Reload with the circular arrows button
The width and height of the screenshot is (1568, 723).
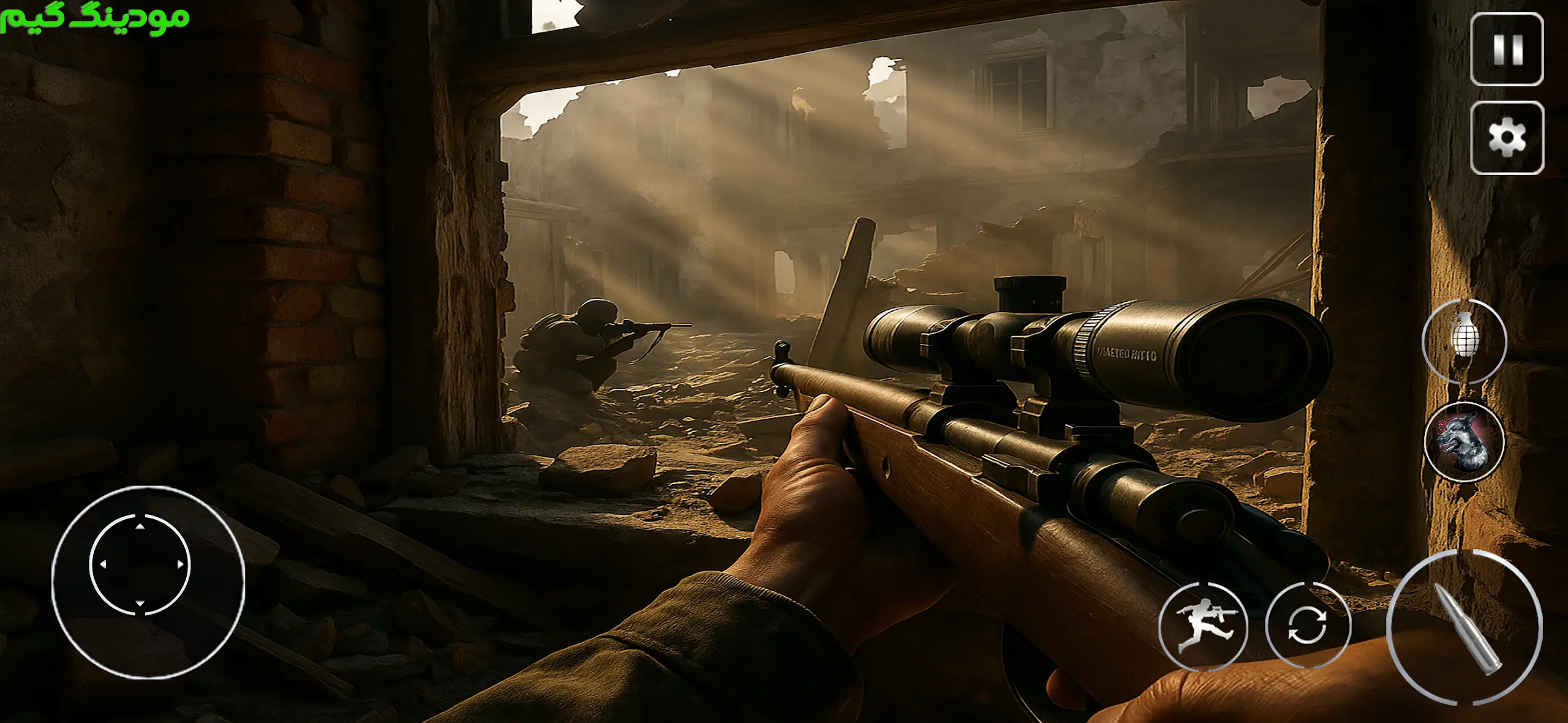pos(1308,625)
